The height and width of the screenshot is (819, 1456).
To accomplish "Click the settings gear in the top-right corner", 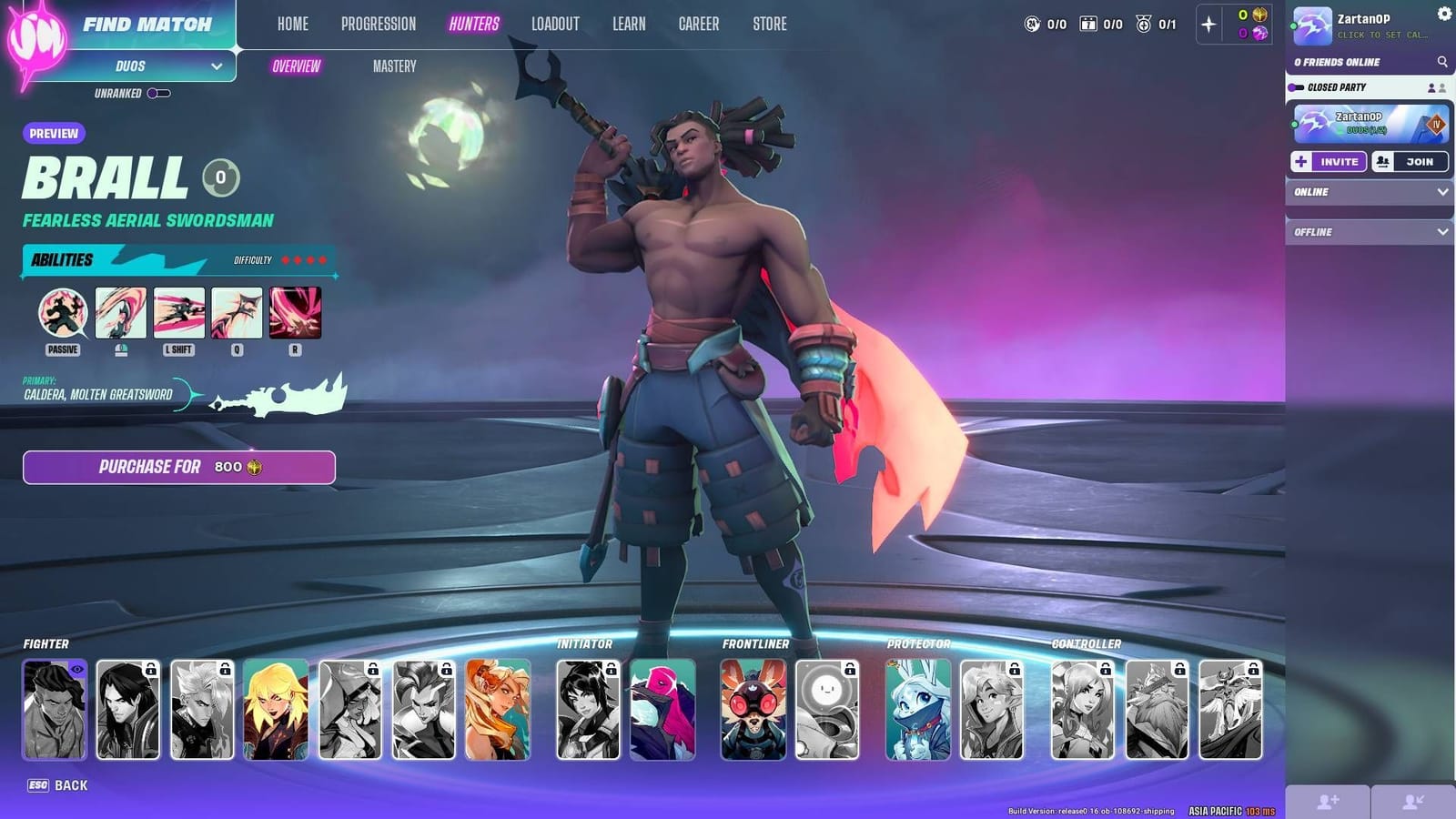I will tap(1443, 12).
